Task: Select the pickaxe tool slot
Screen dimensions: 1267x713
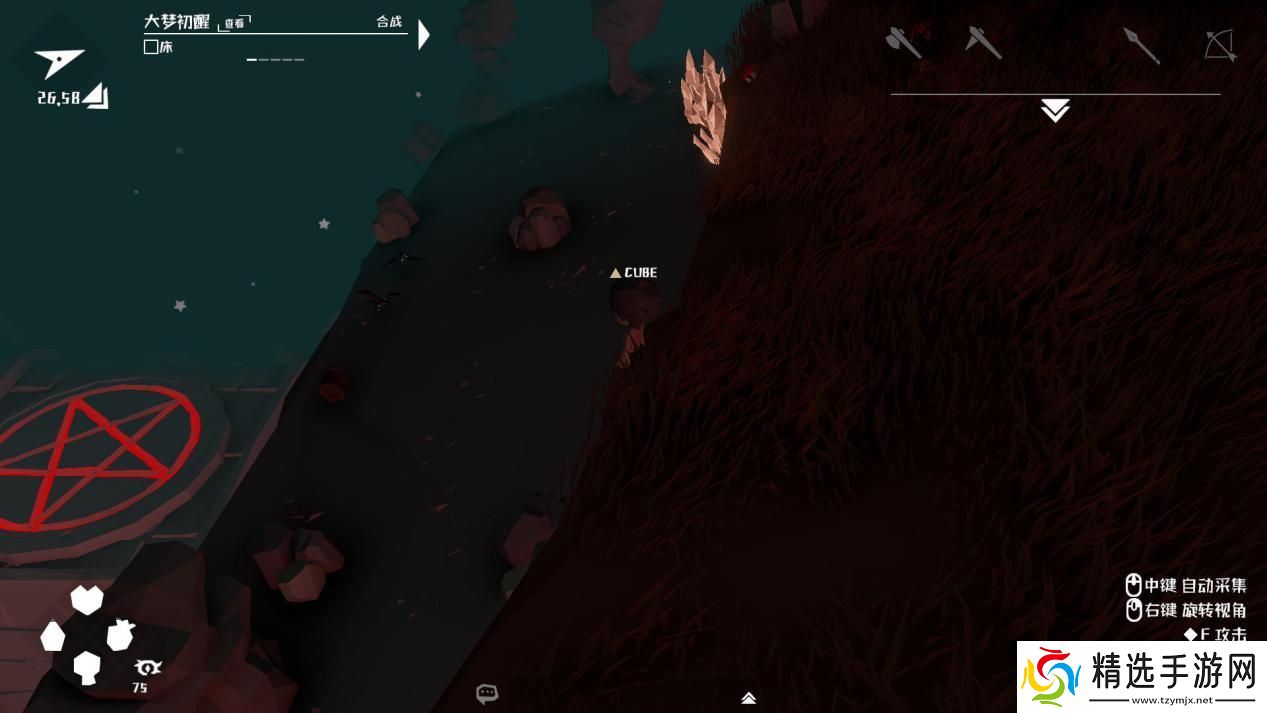Action: (x=983, y=42)
